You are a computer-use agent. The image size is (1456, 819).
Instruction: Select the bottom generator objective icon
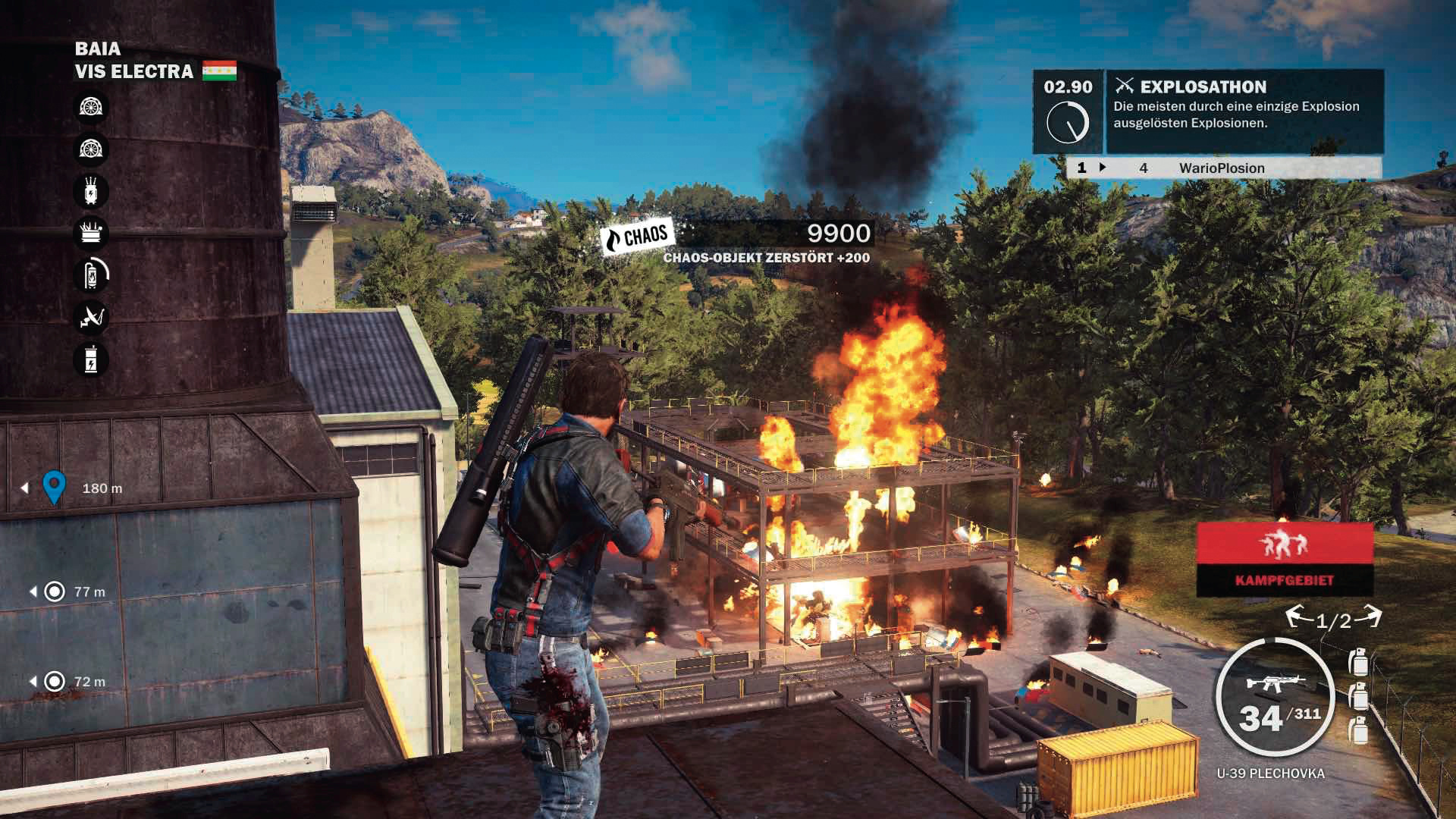(x=91, y=359)
